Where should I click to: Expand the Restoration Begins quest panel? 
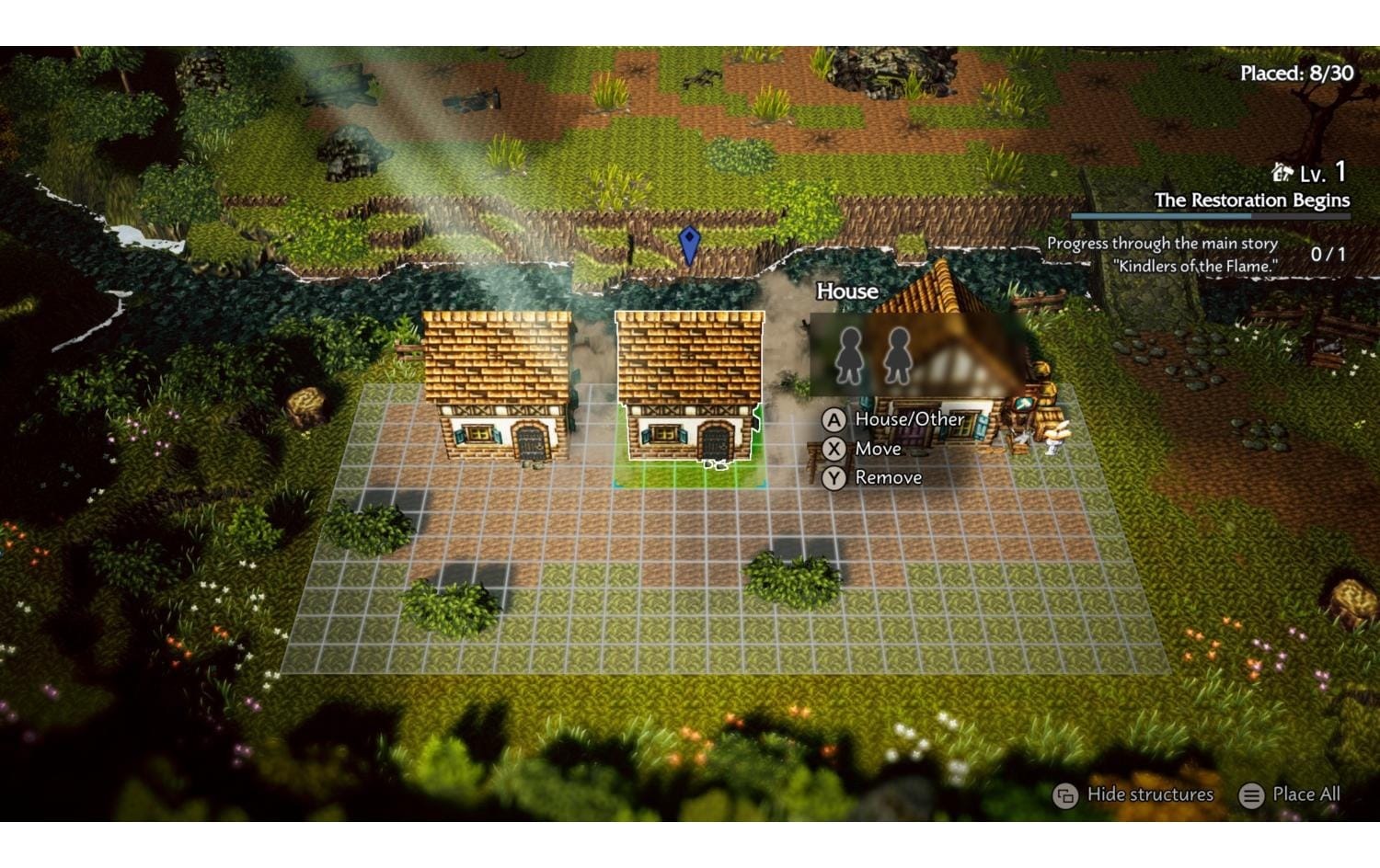click(1251, 198)
